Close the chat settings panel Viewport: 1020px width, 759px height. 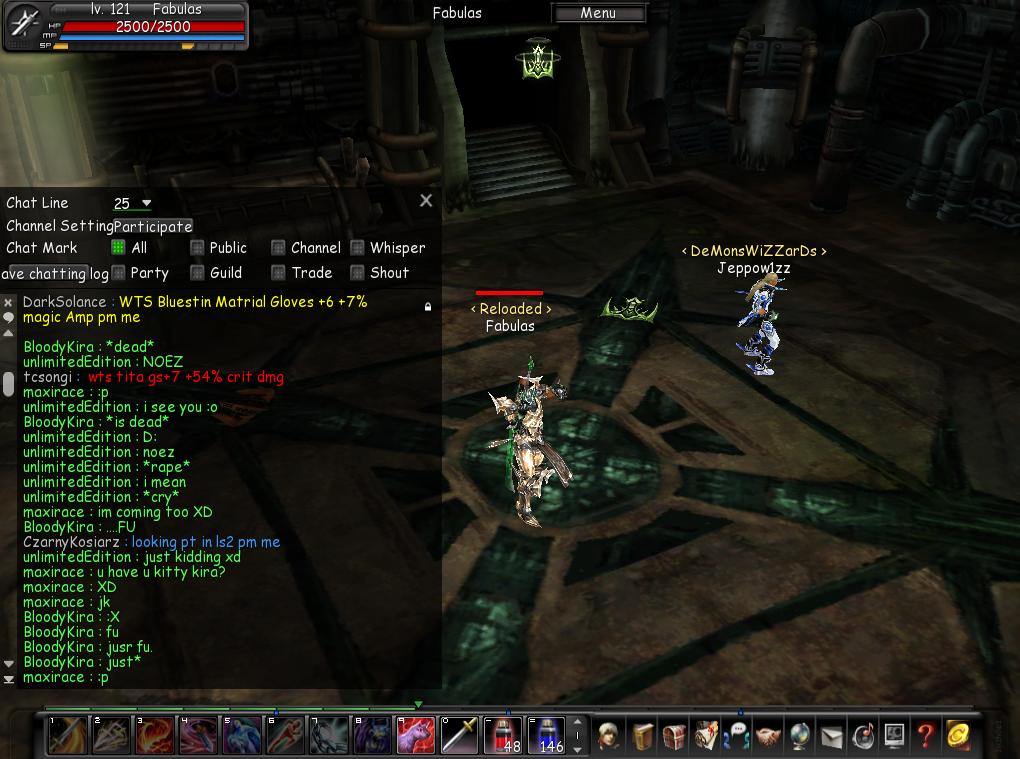tap(426, 200)
